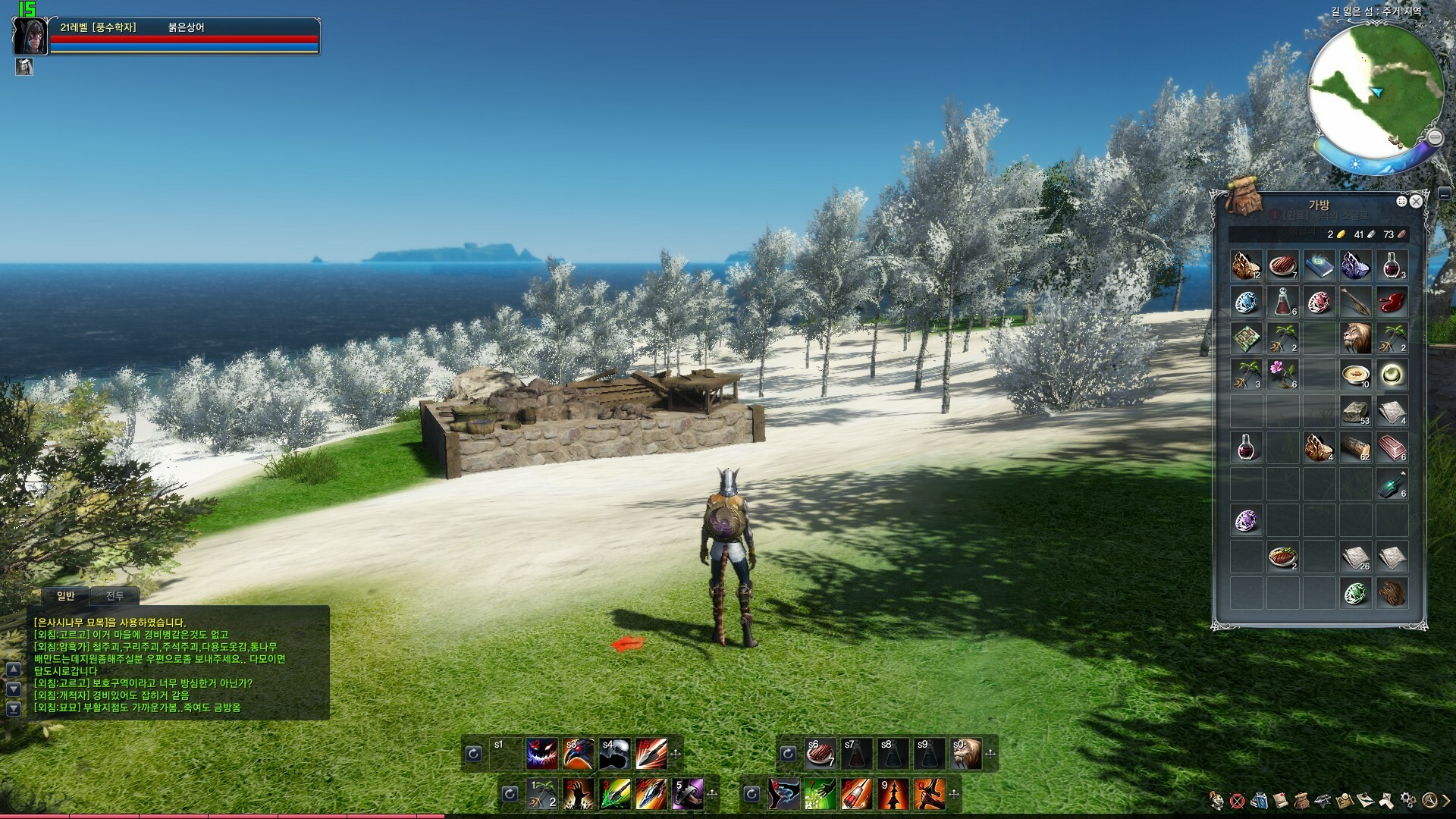Open the character helmet menu icon
This screenshot has height=819, width=1456.
(x=1217, y=800)
